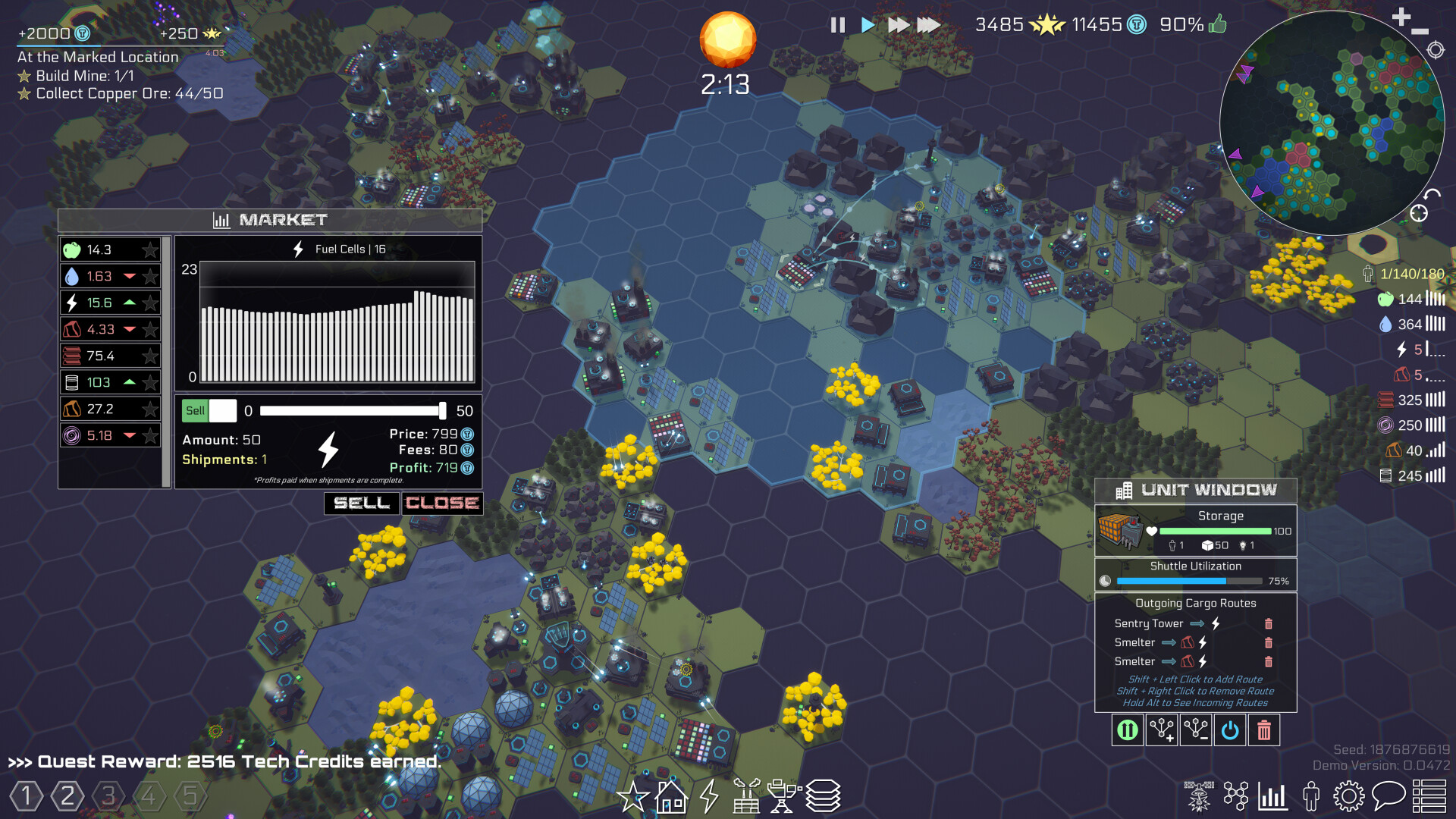
Task: Collapse the Unit Window header
Action: point(1195,489)
